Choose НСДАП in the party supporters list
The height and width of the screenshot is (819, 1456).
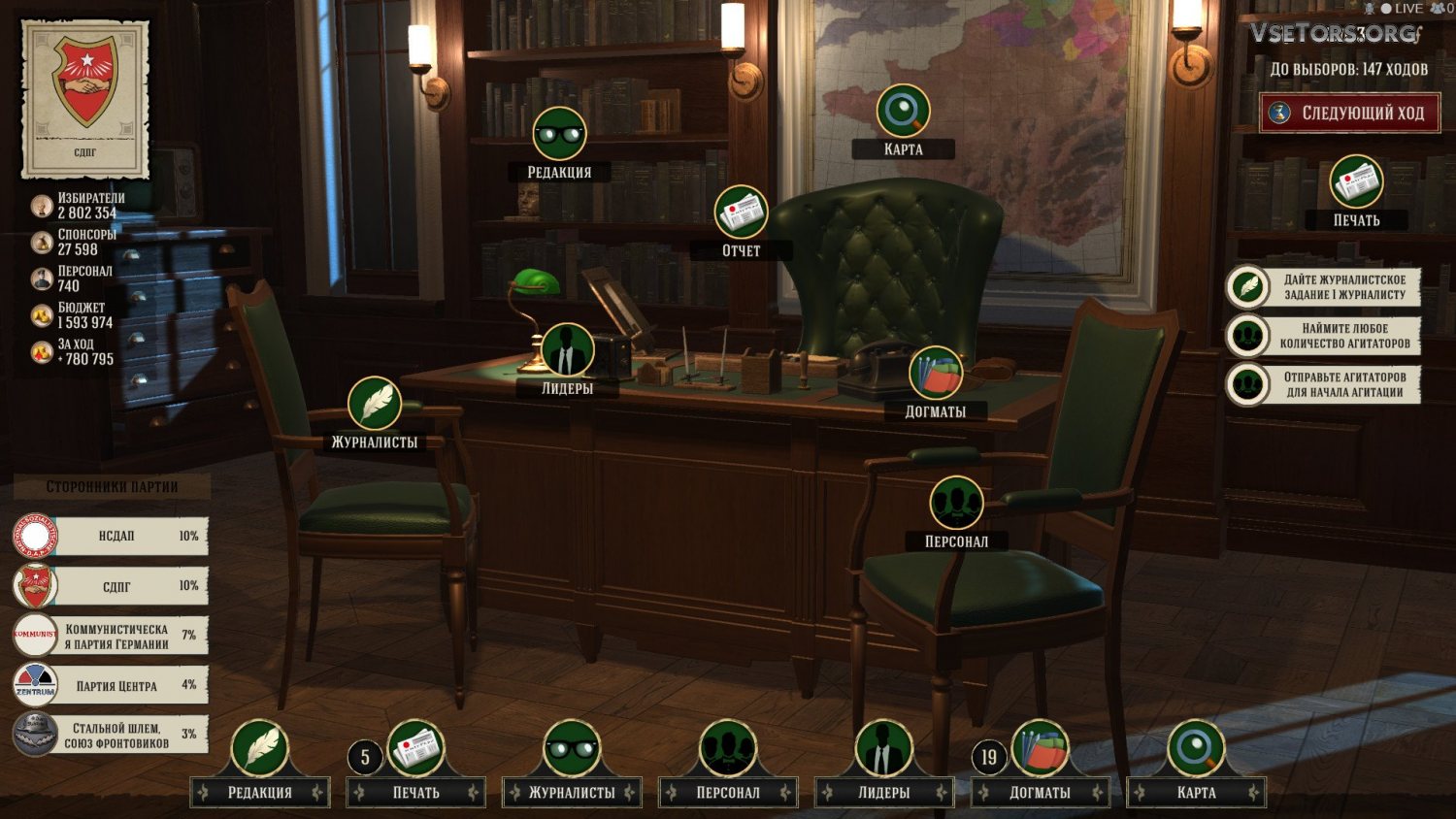coord(112,536)
